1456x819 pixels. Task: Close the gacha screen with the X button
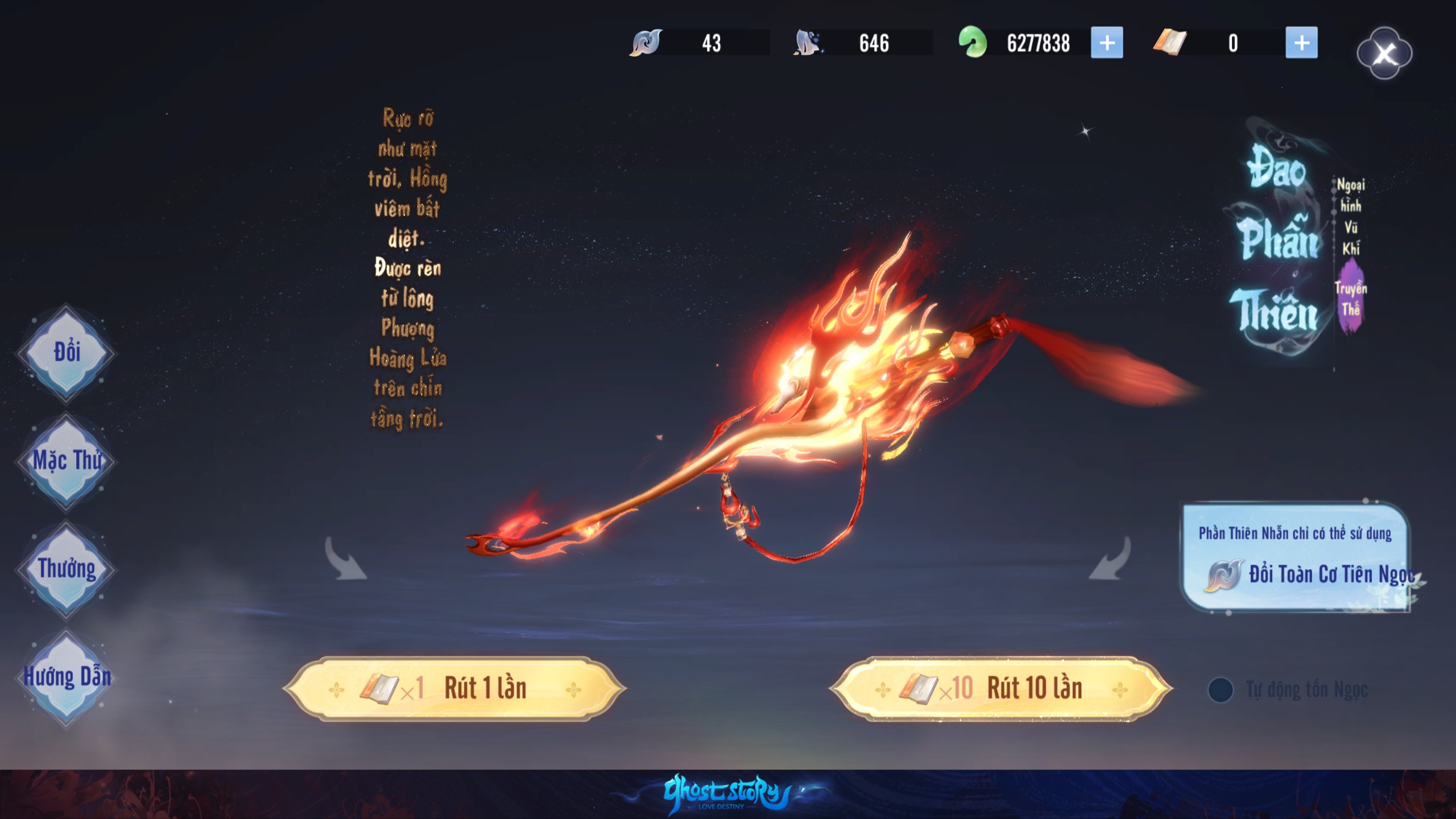pyautogui.click(x=1384, y=53)
